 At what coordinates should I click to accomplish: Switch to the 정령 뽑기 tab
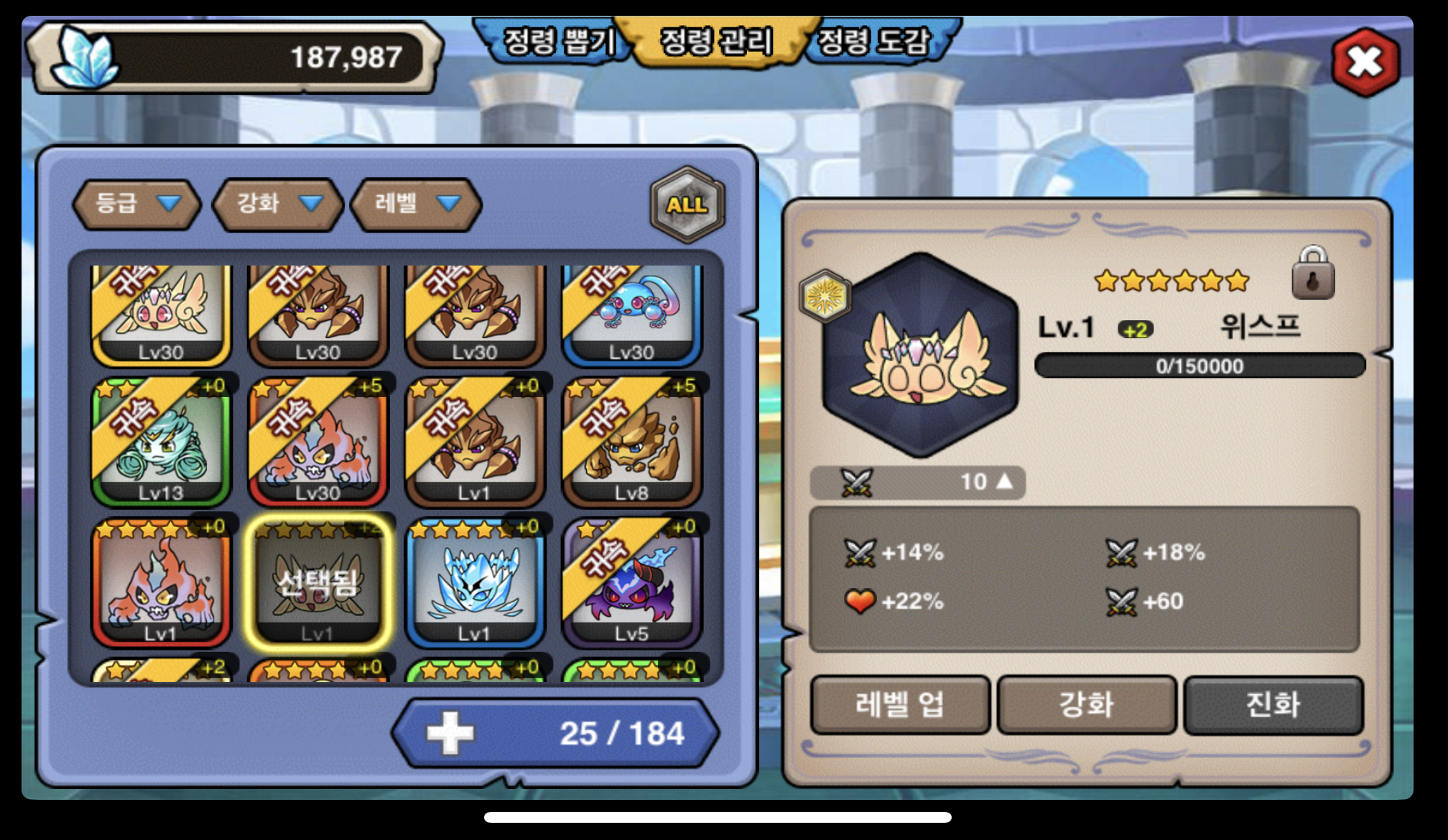[558, 41]
